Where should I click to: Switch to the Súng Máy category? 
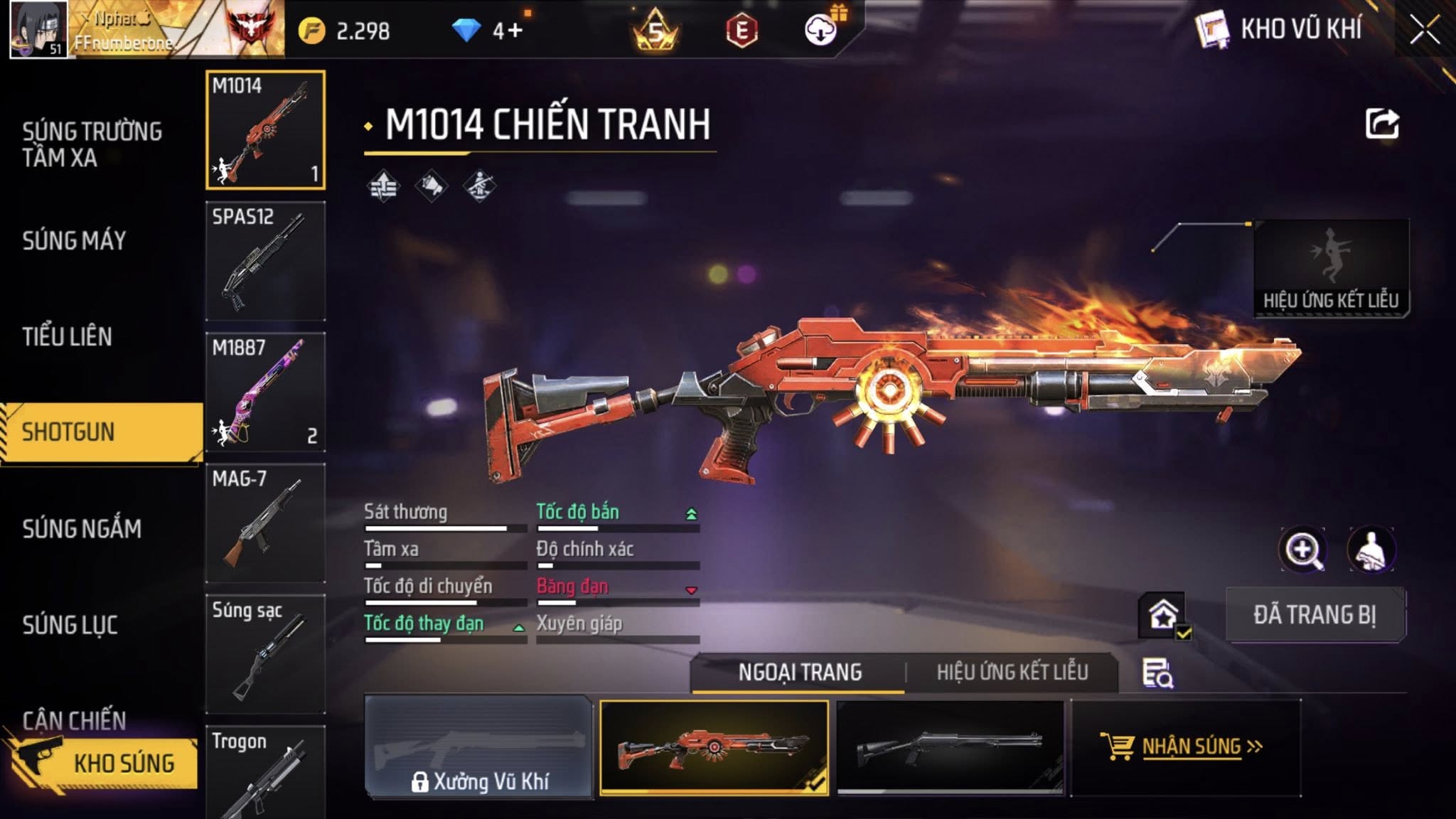click(x=75, y=241)
